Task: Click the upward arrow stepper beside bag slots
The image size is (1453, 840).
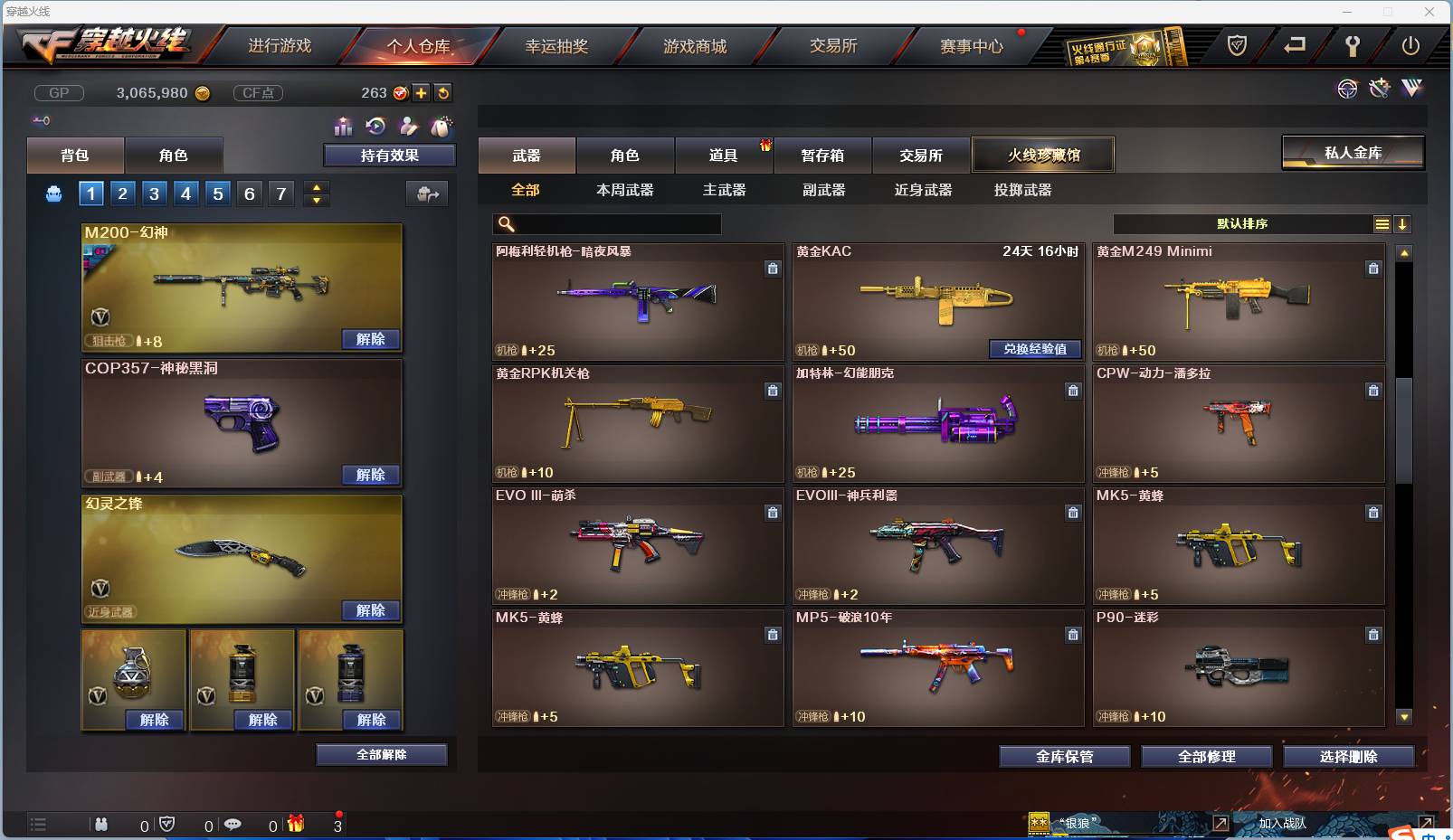Action: 315,187
